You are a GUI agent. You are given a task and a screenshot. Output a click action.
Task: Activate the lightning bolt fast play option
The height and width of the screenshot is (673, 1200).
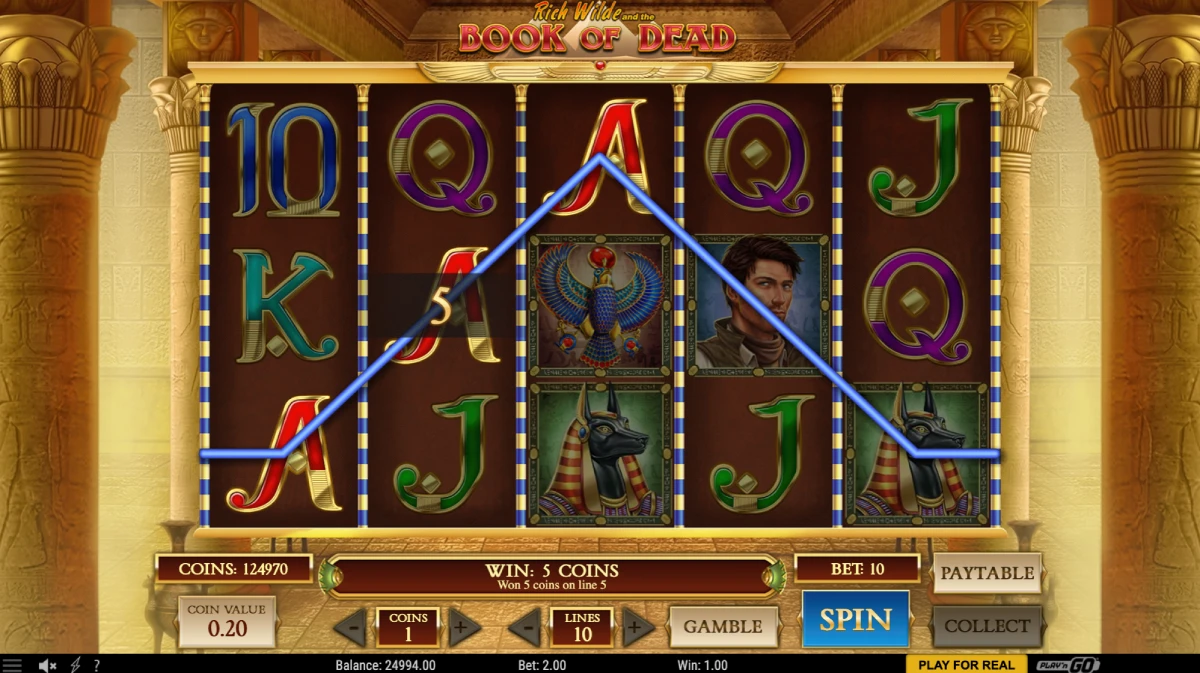[75, 665]
